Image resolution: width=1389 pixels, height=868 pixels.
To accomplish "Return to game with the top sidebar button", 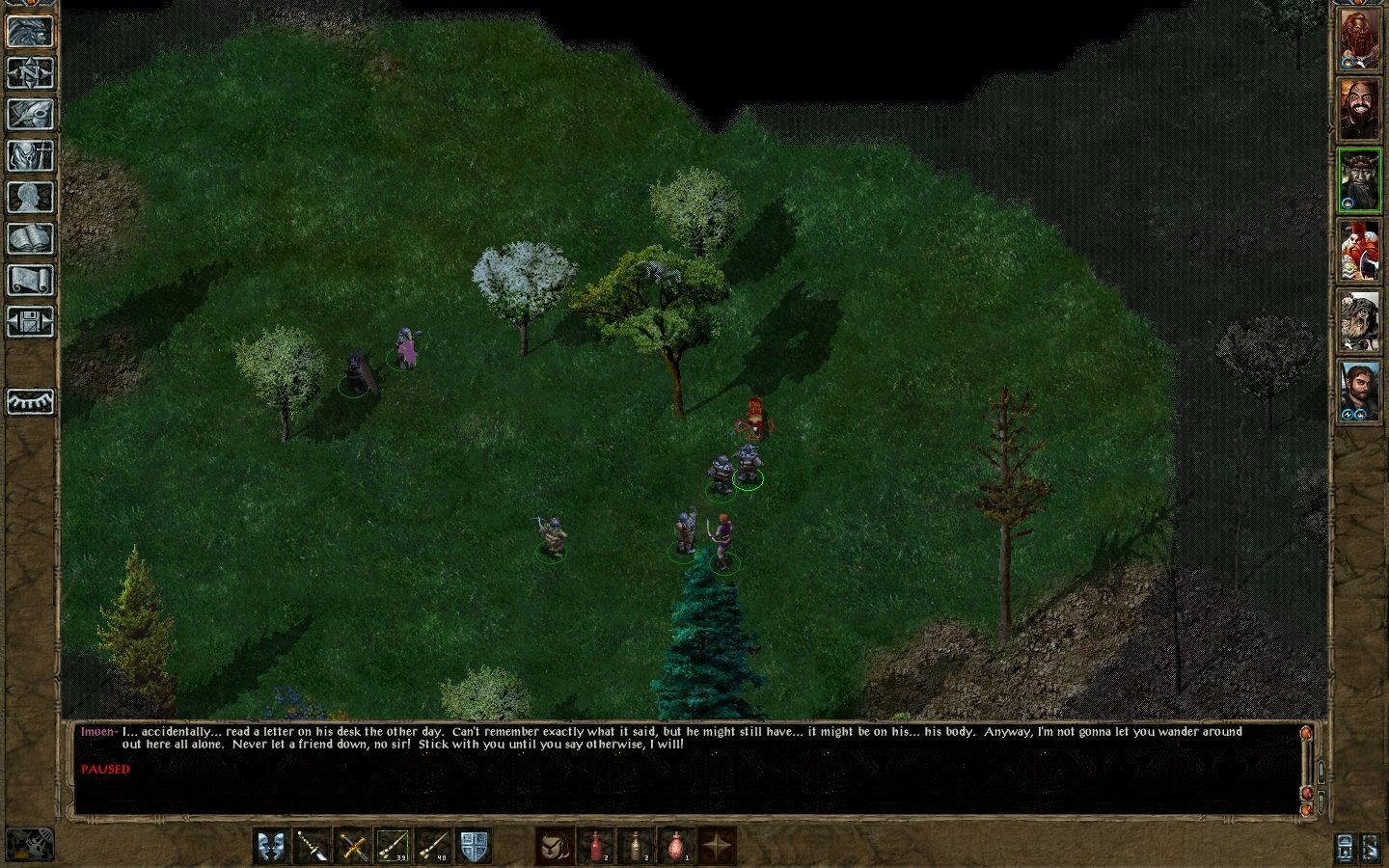I will [30, 31].
